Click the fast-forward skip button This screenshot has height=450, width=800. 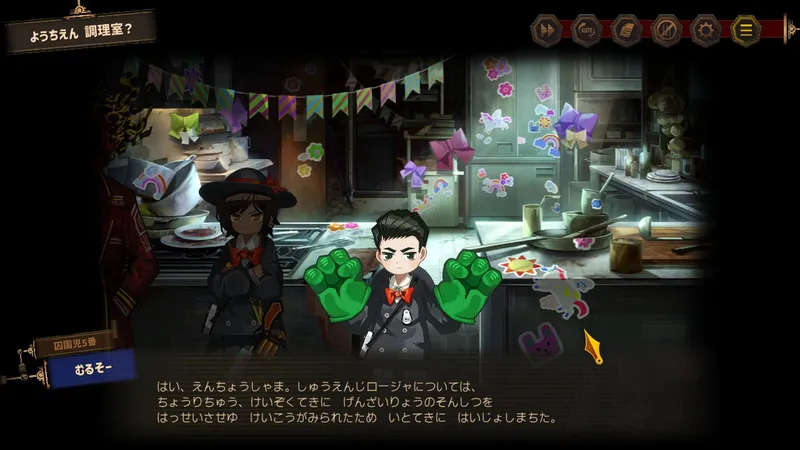coord(546,30)
